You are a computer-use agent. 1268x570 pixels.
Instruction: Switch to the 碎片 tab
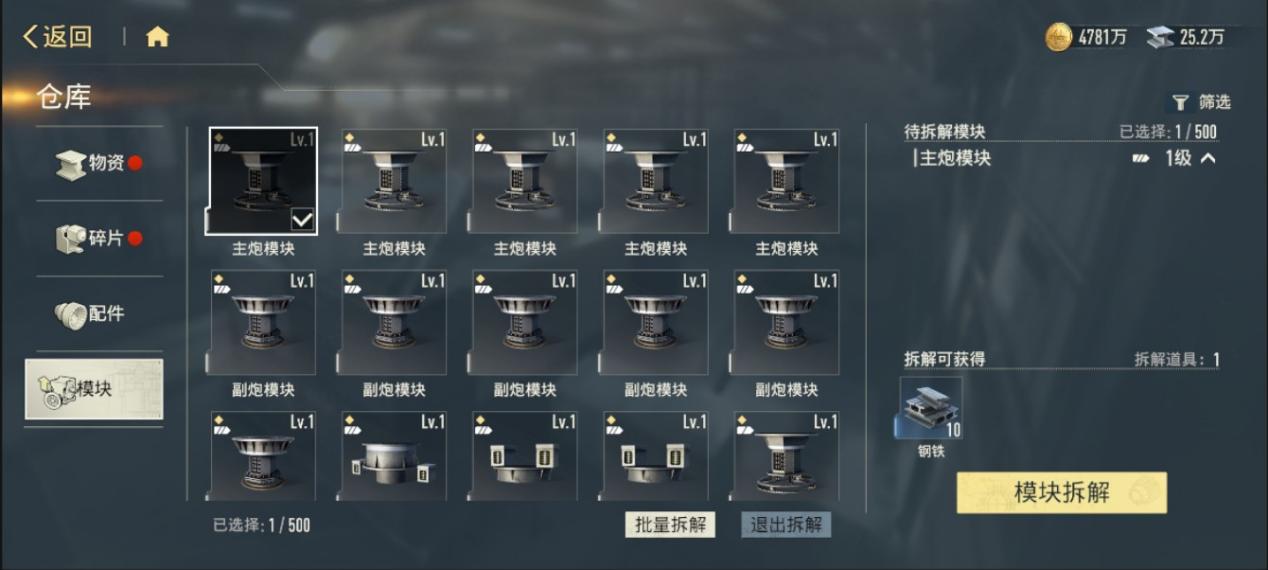[x=99, y=238]
